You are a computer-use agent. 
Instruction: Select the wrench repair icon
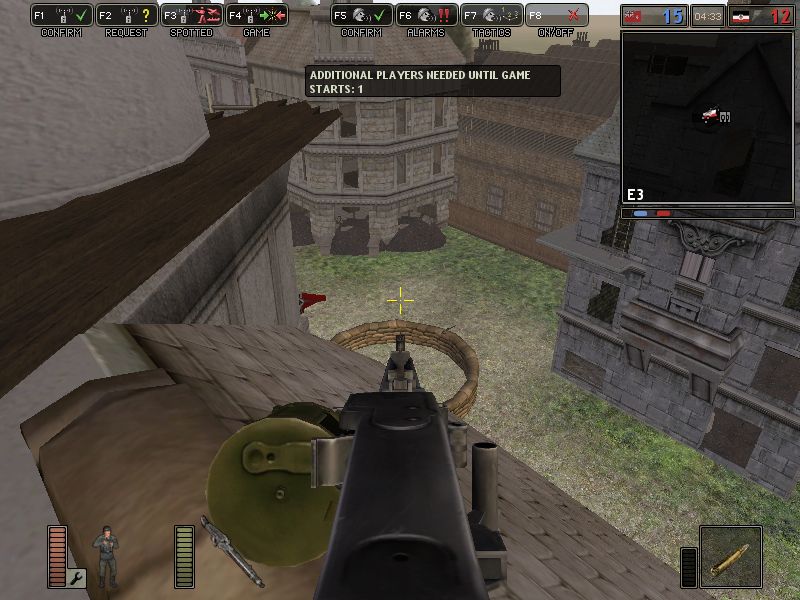tap(77, 577)
